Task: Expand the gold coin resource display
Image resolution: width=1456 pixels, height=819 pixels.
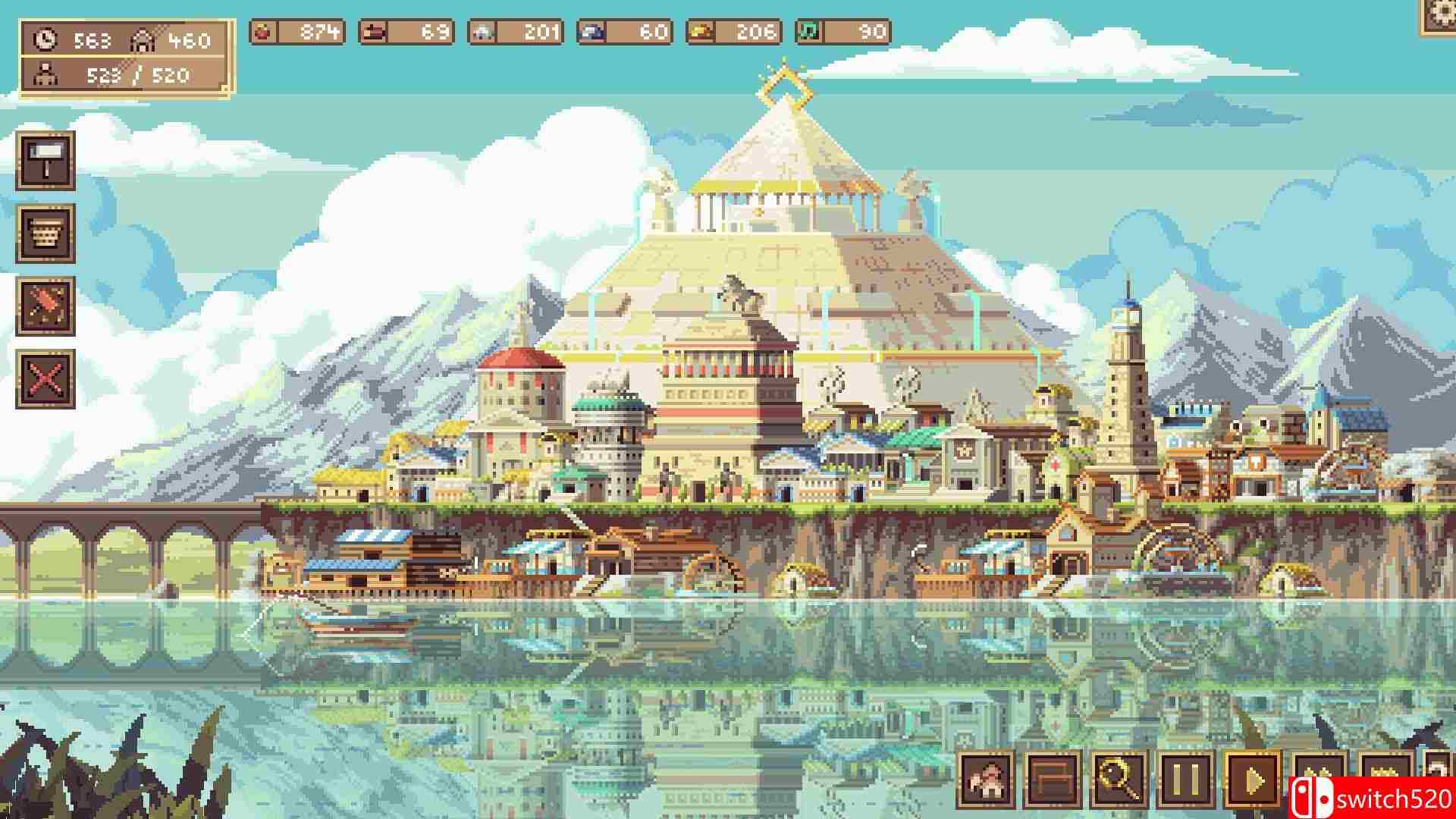Action: [732, 32]
